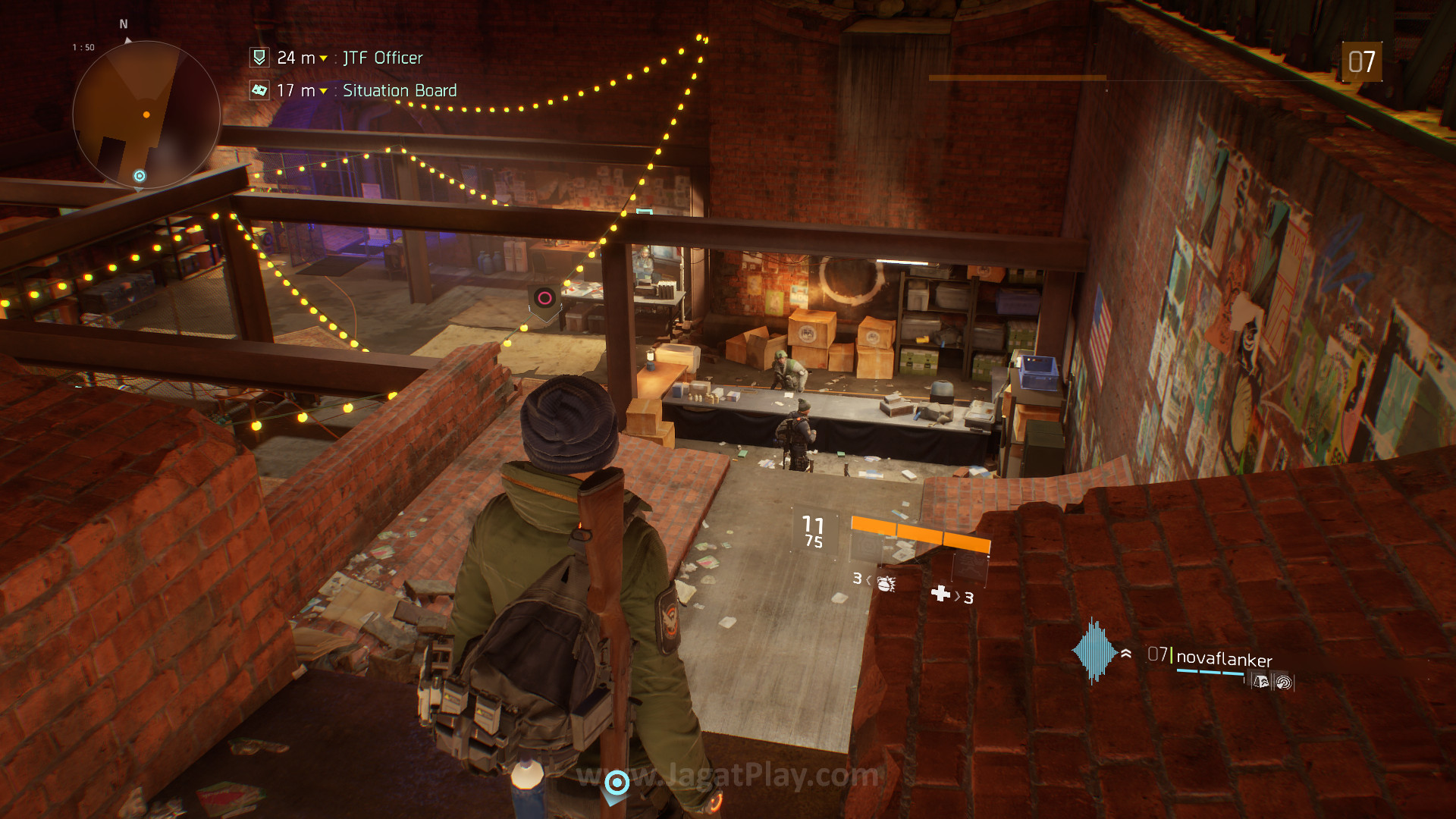
Task: Click the voice chat waveform icon
Action: [x=1094, y=651]
